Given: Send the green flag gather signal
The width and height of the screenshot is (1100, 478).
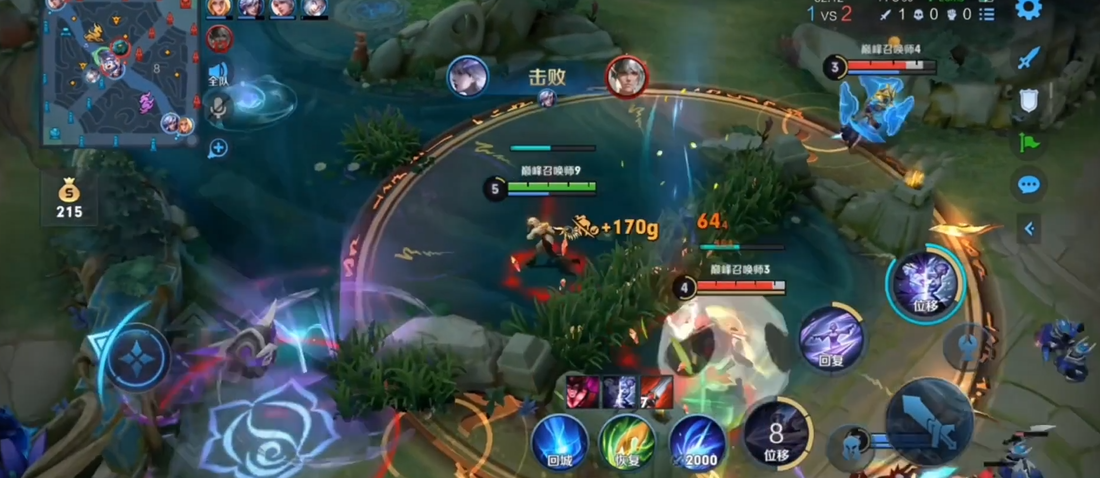Looking at the screenshot, I should click(x=1030, y=143).
